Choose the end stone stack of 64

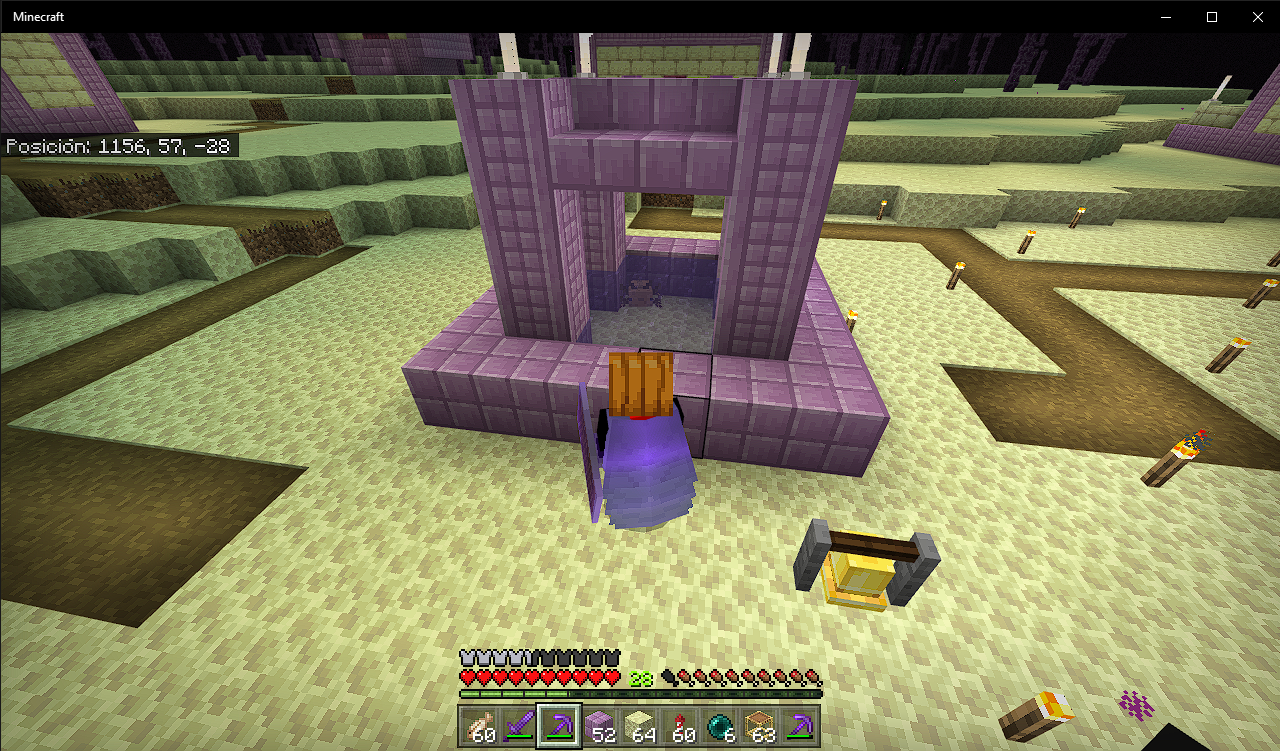click(640, 726)
